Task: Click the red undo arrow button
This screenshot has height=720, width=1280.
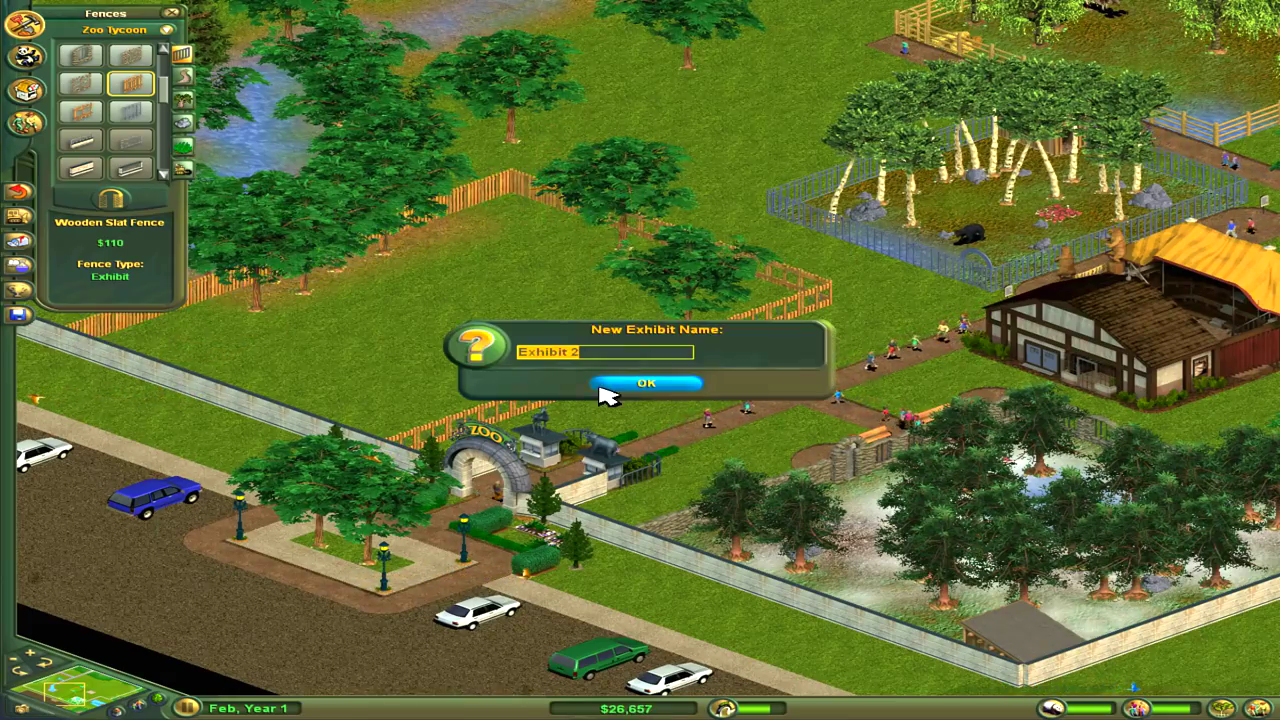Action: [18, 191]
